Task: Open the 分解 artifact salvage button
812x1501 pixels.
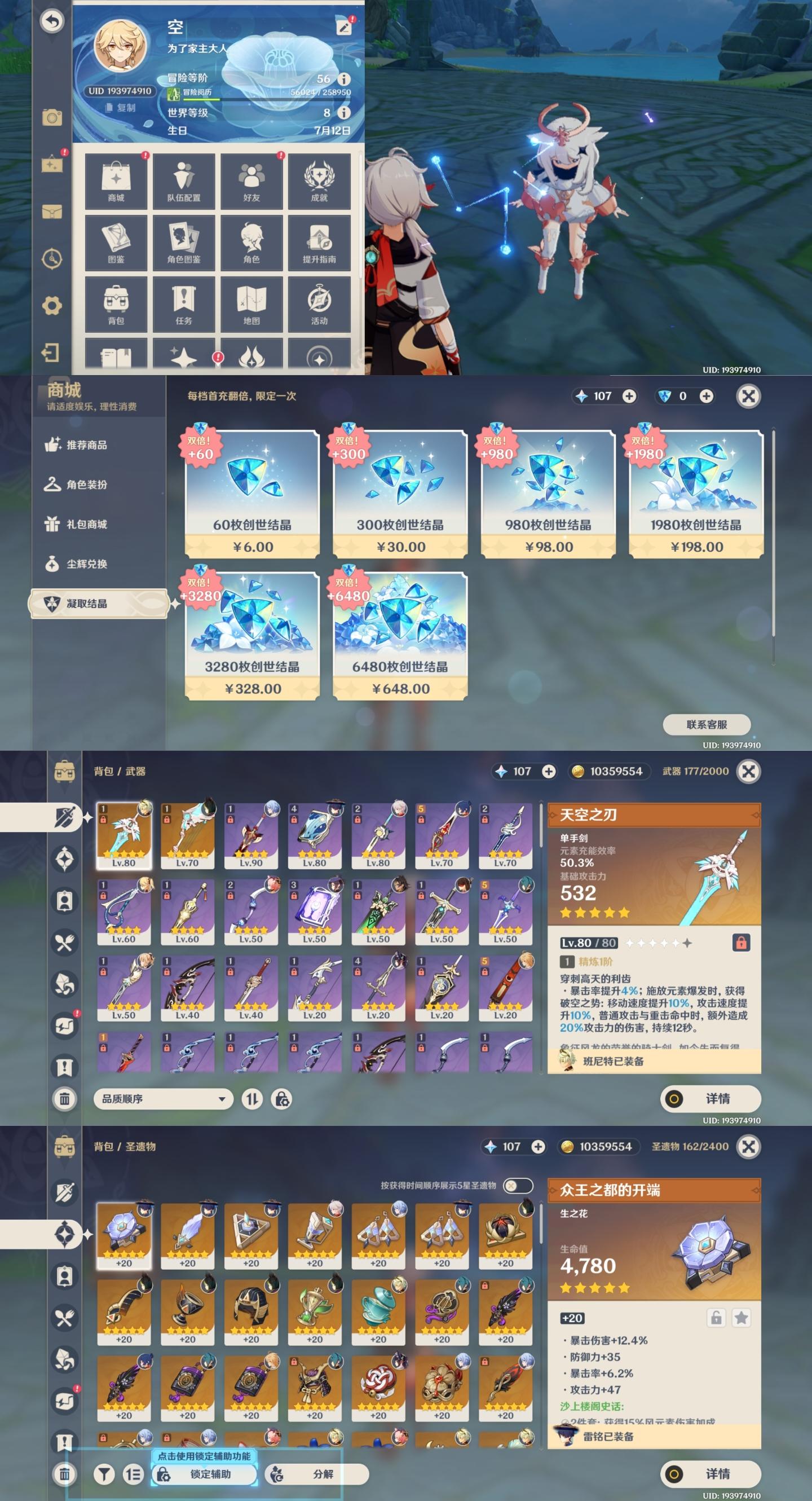Action: click(316, 1473)
